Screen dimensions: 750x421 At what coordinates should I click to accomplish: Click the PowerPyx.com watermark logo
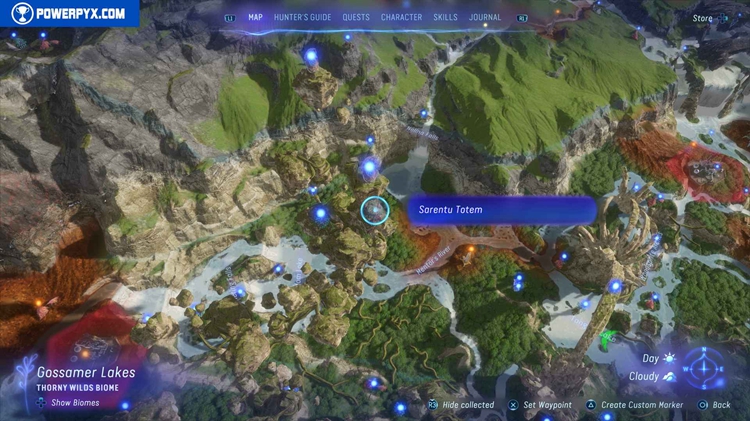tap(68, 14)
